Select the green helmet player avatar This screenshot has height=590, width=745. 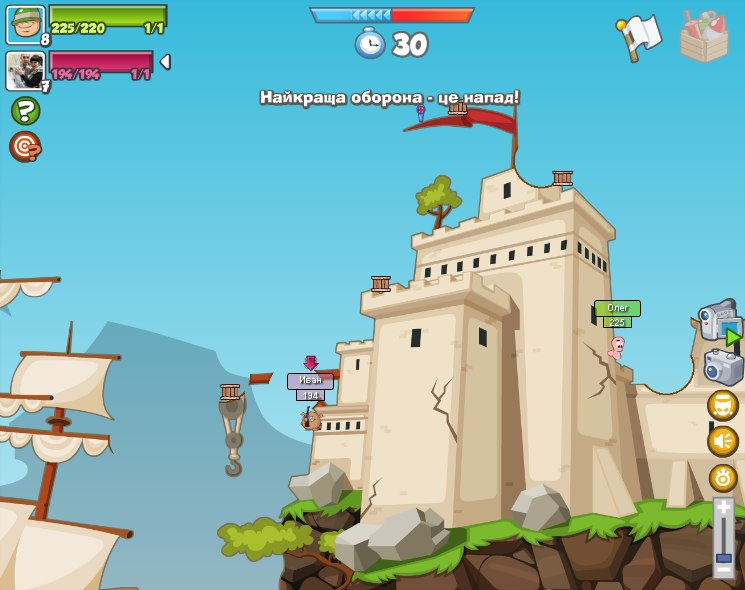tap(25, 24)
